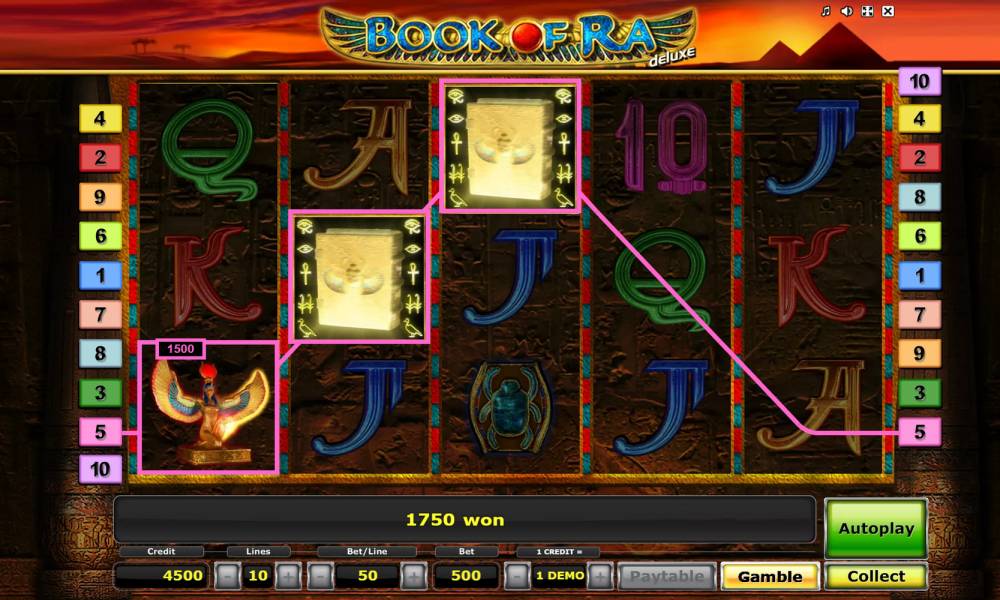Decrease the credit value with minus
The height and width of the screenshot is (600, 1000).
coord(516,576)
